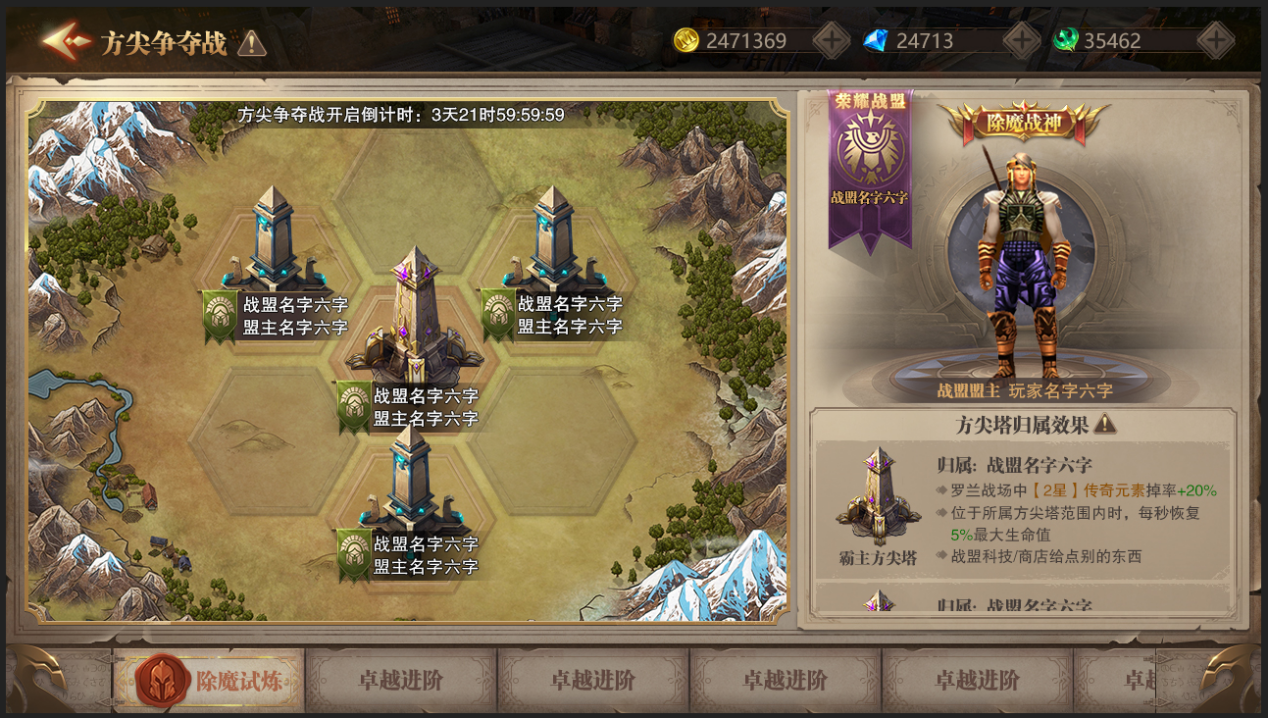Screen dimensions: 1268x718
Task: Add more gold coins with plus button
Action: (x=831, y=41)
